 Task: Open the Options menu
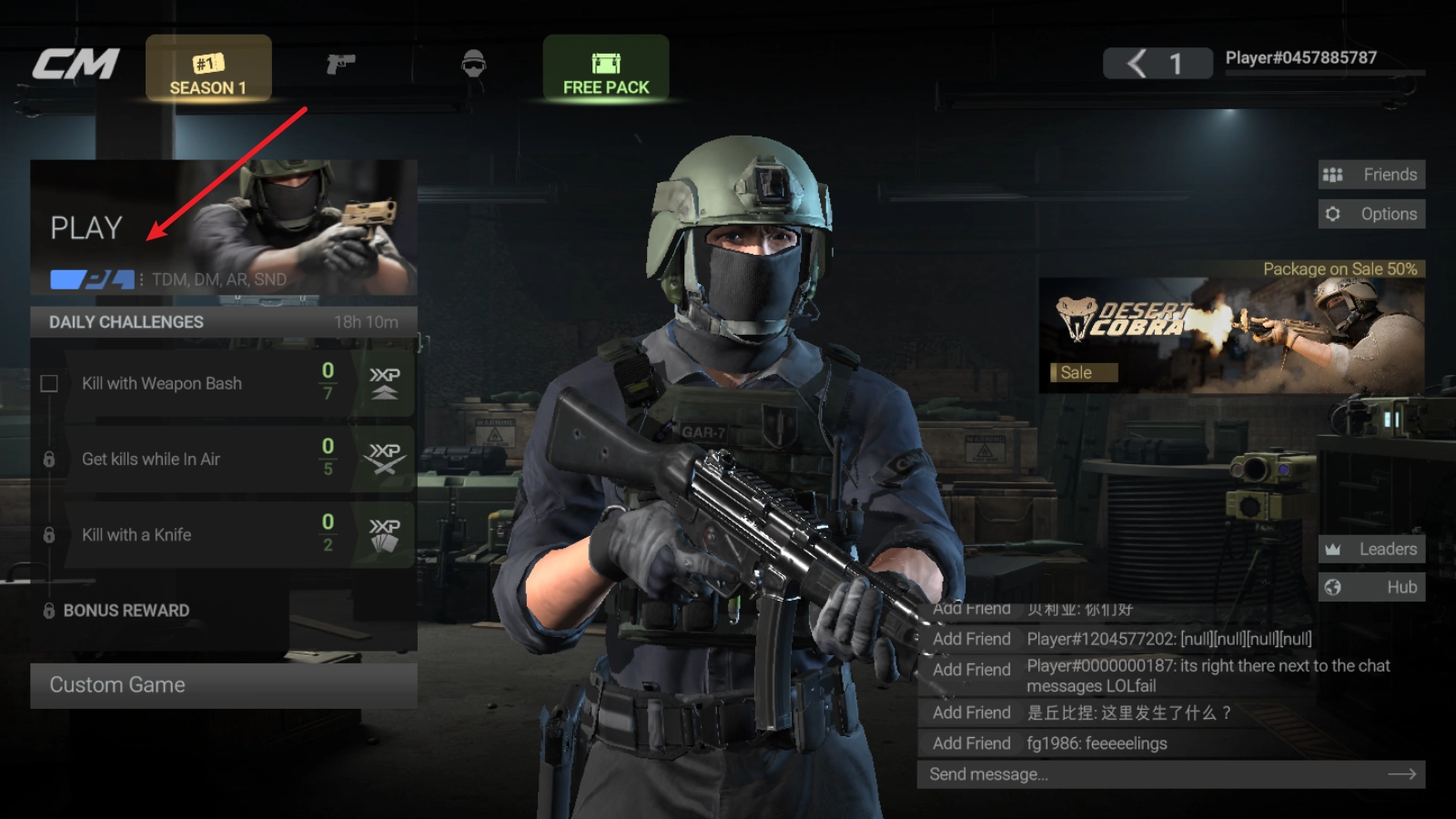click(x=1371, y=214)
